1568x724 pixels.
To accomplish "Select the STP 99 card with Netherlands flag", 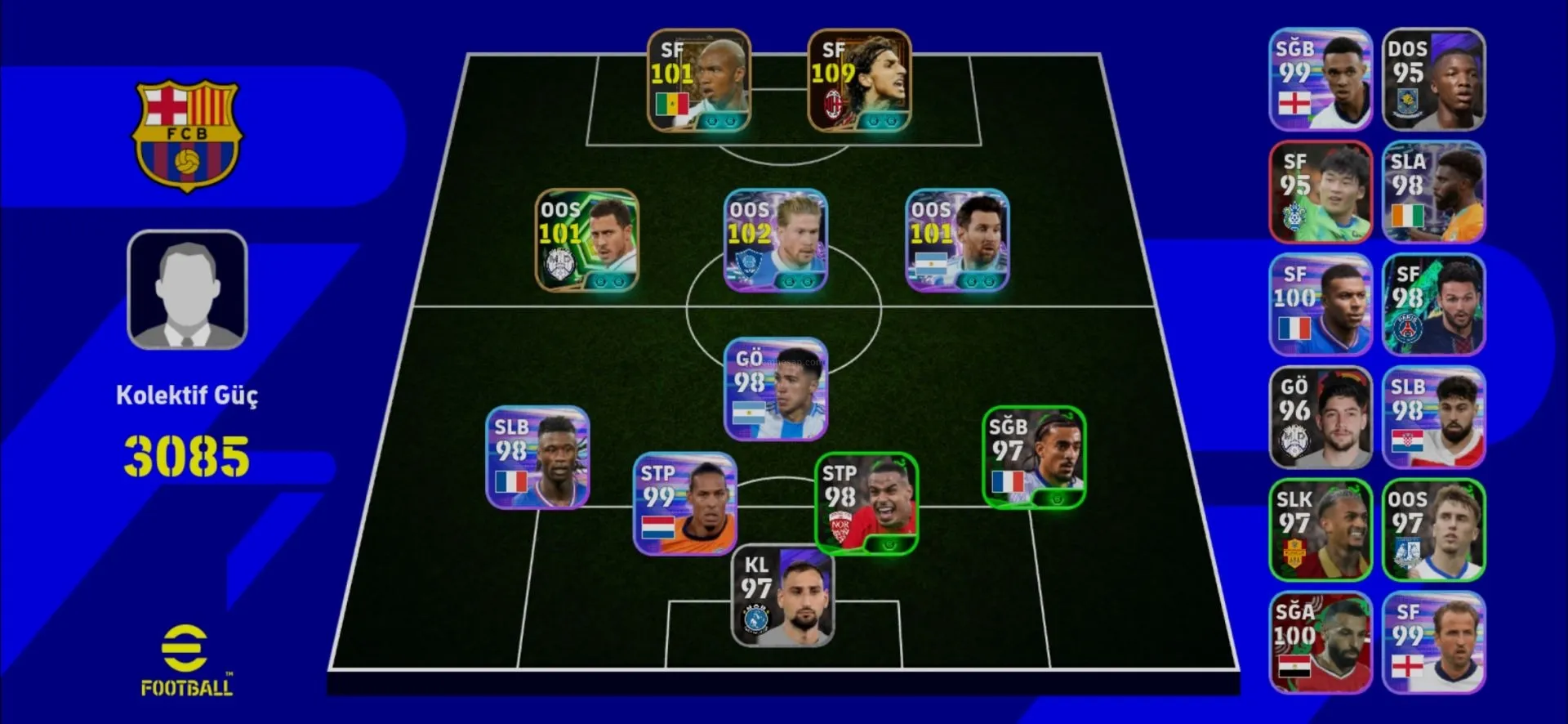I will pos(685,504).
